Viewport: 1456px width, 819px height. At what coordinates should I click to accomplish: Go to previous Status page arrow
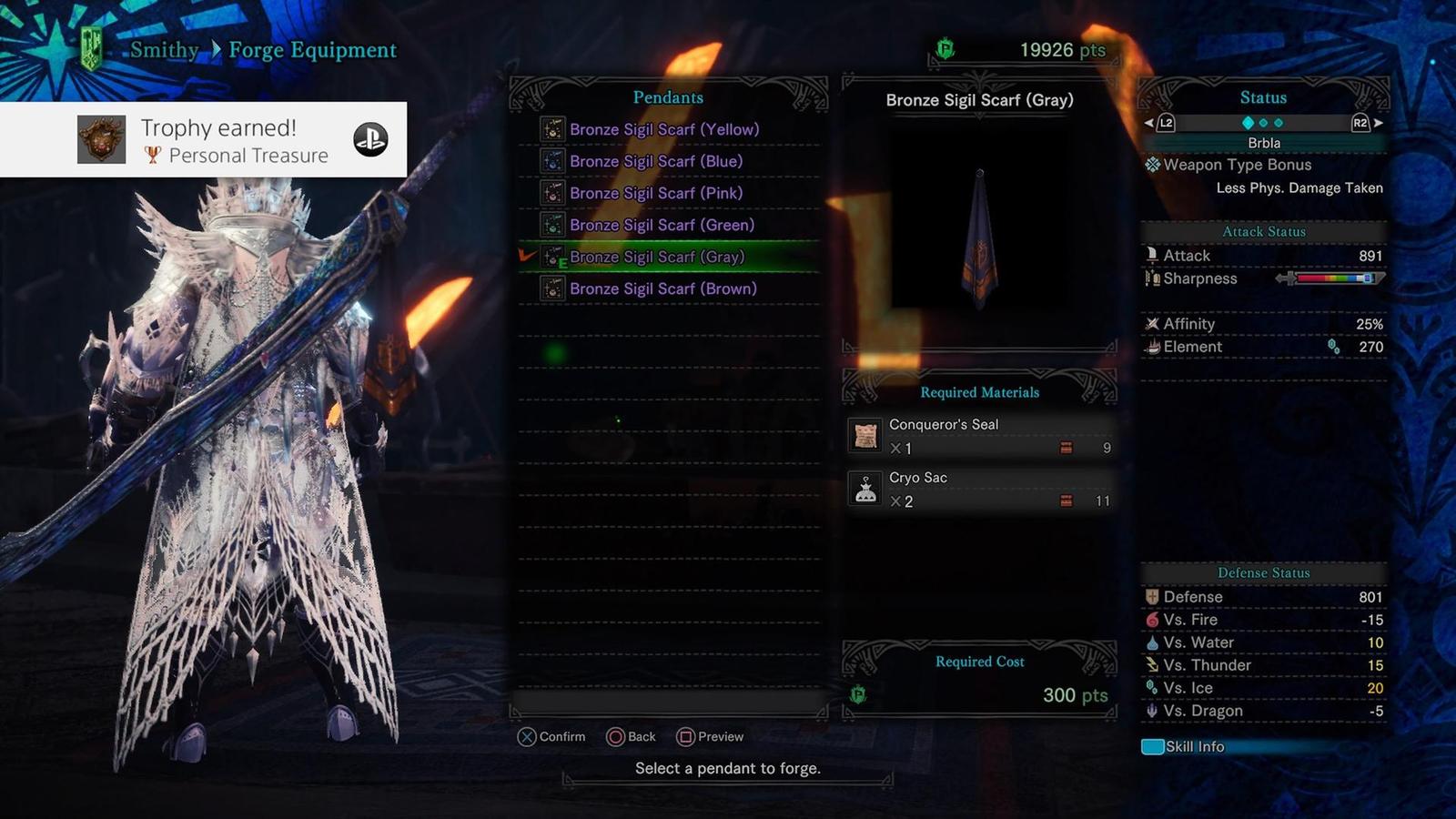pos(1149,123)
